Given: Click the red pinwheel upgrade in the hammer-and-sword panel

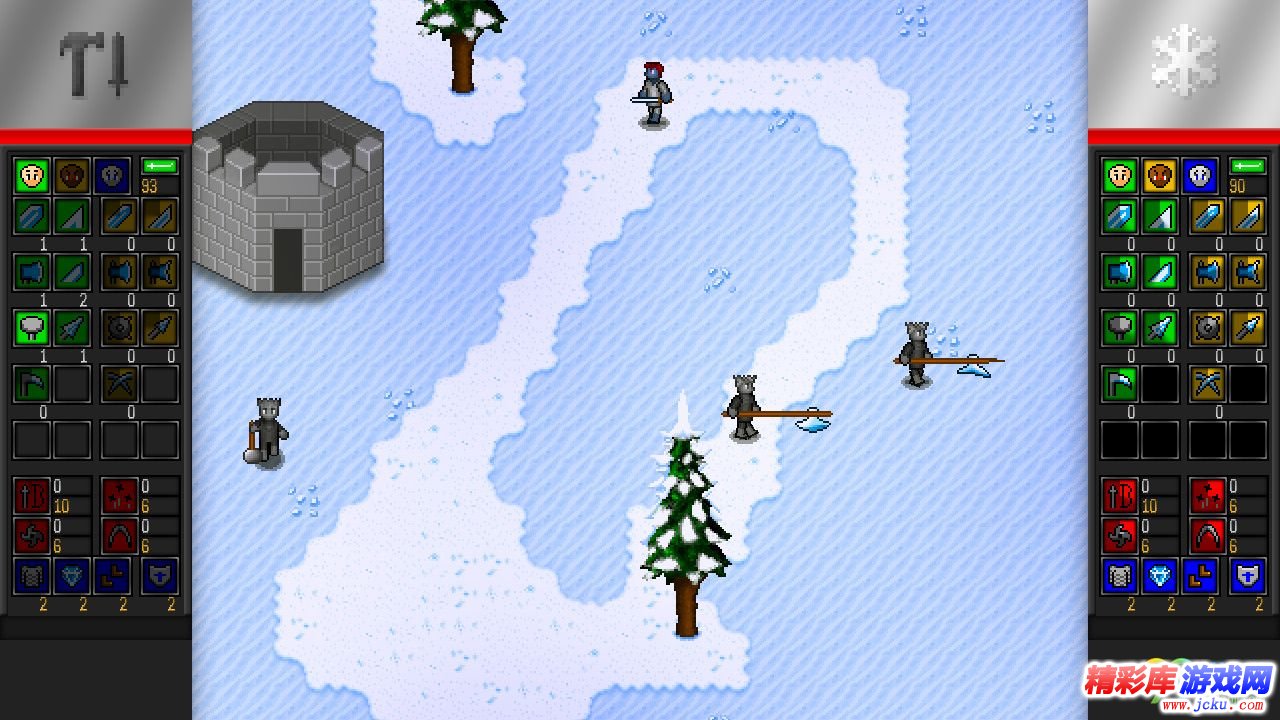Looking at the screenshot, I should click(30, 535).
